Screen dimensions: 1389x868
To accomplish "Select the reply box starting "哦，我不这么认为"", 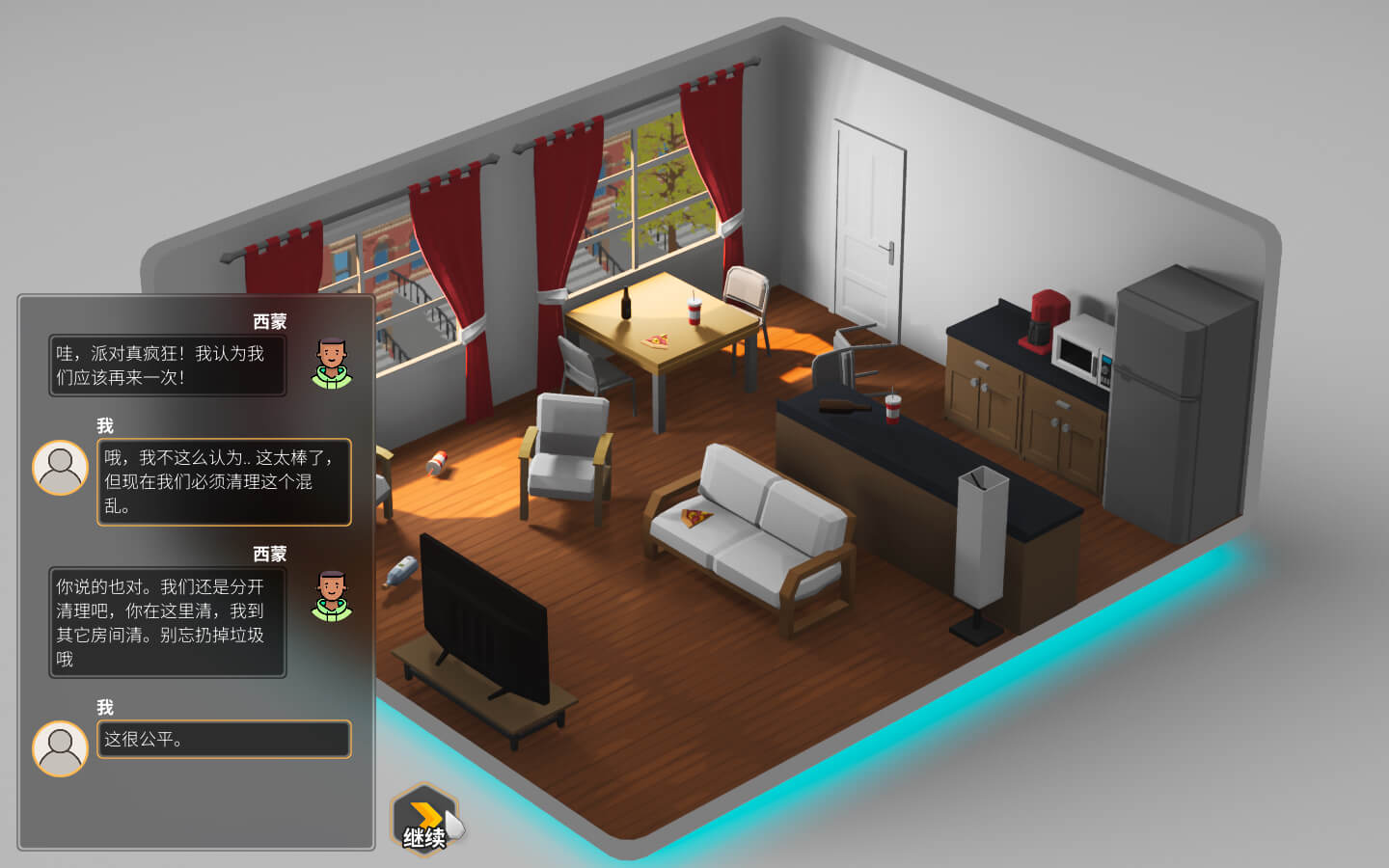I will coord(224,482).
